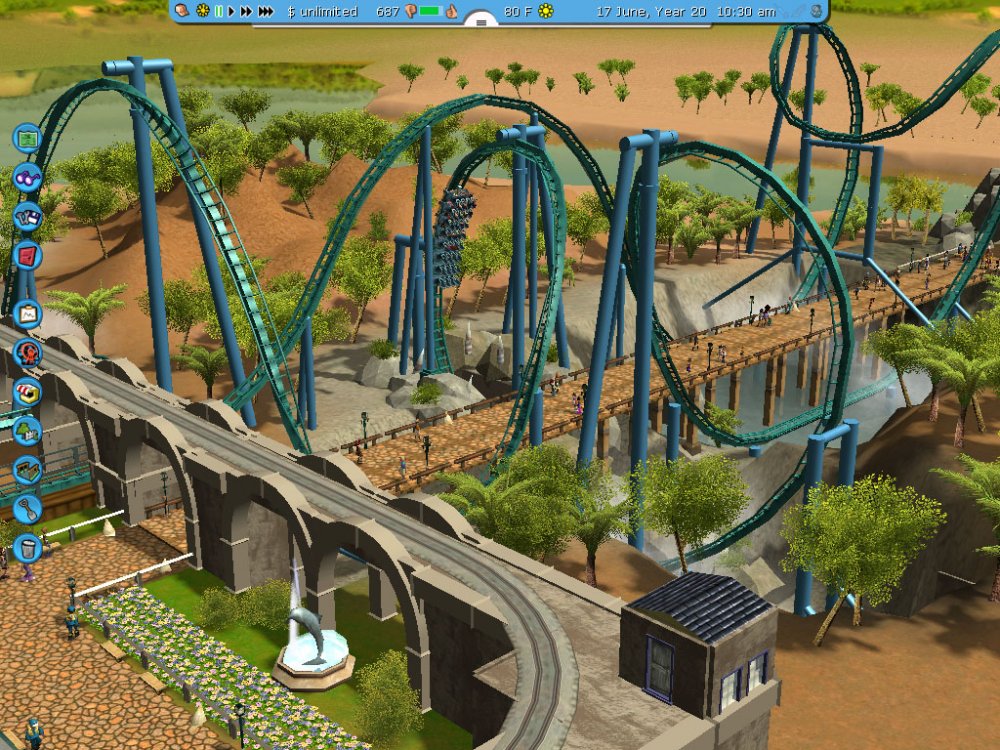Screen dimensions: 1000x750
Task: Pause the game with the pause button
Action: pos(218,11)
